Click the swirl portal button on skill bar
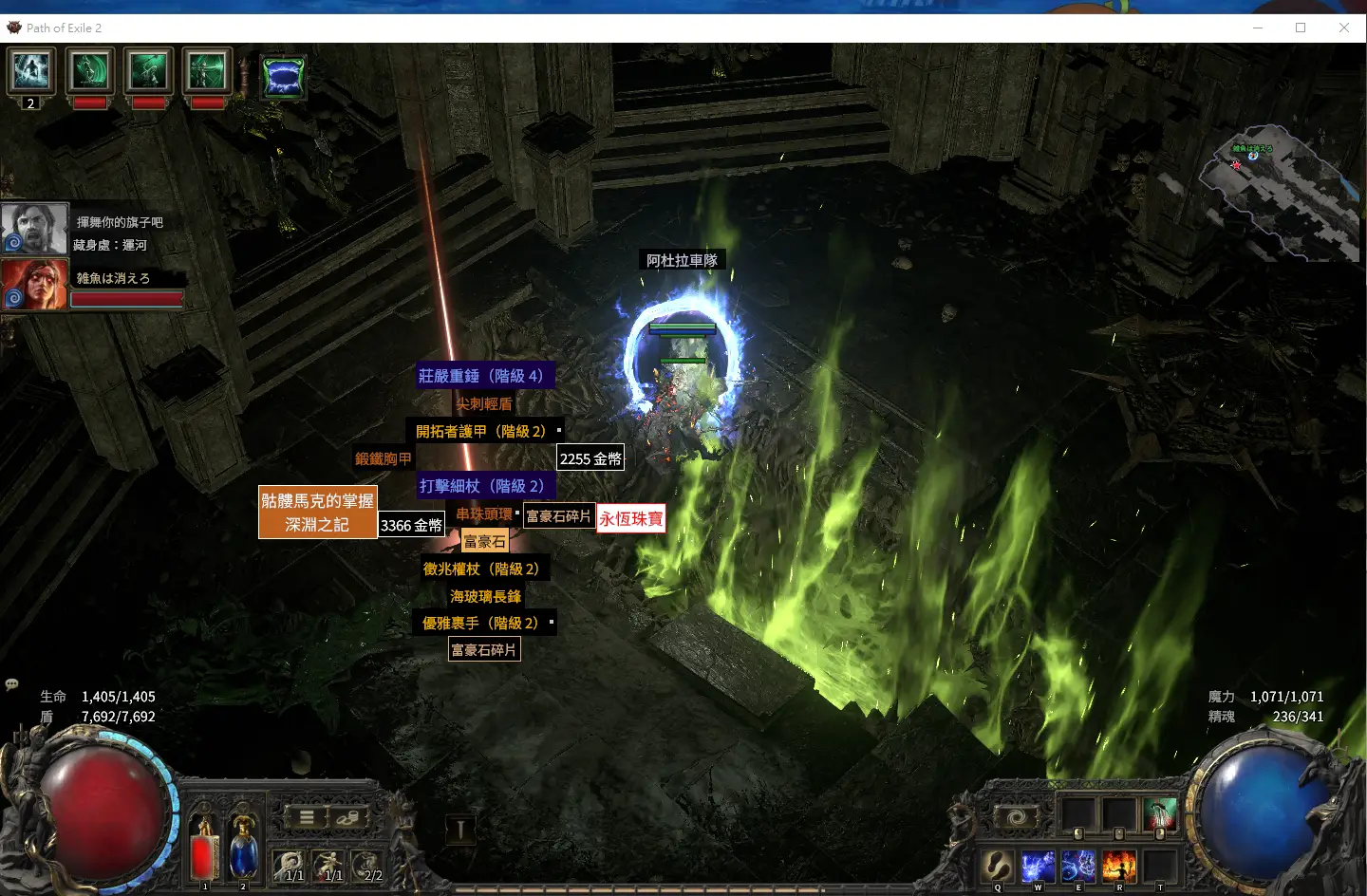Viewport: 1367px width, 896px height. click(1016, 817)
